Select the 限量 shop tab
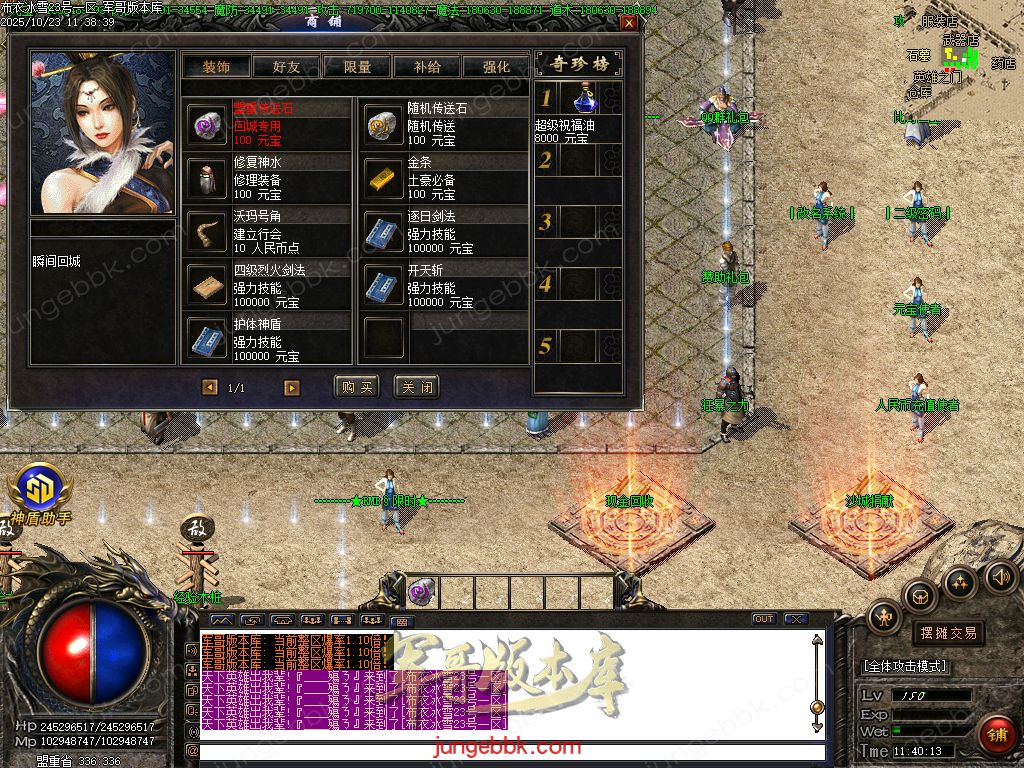This screenshot has width=1024, height=768. [356, 67]
